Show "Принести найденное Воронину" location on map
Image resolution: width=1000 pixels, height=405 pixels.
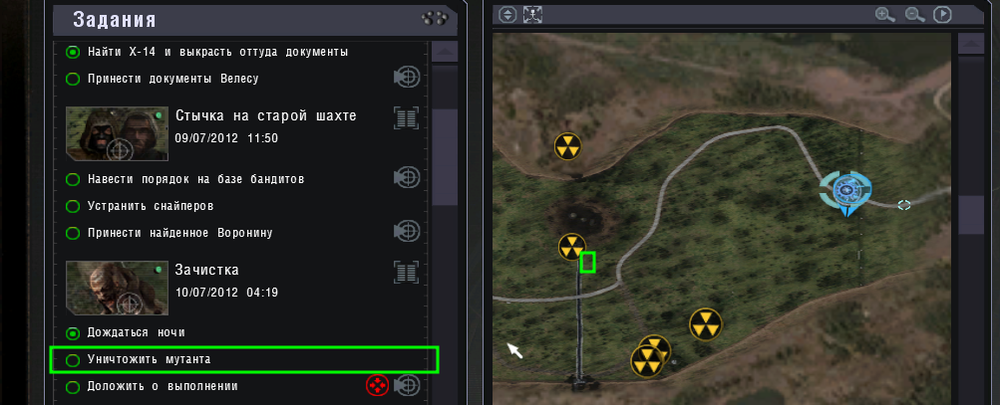pos(406,232)
